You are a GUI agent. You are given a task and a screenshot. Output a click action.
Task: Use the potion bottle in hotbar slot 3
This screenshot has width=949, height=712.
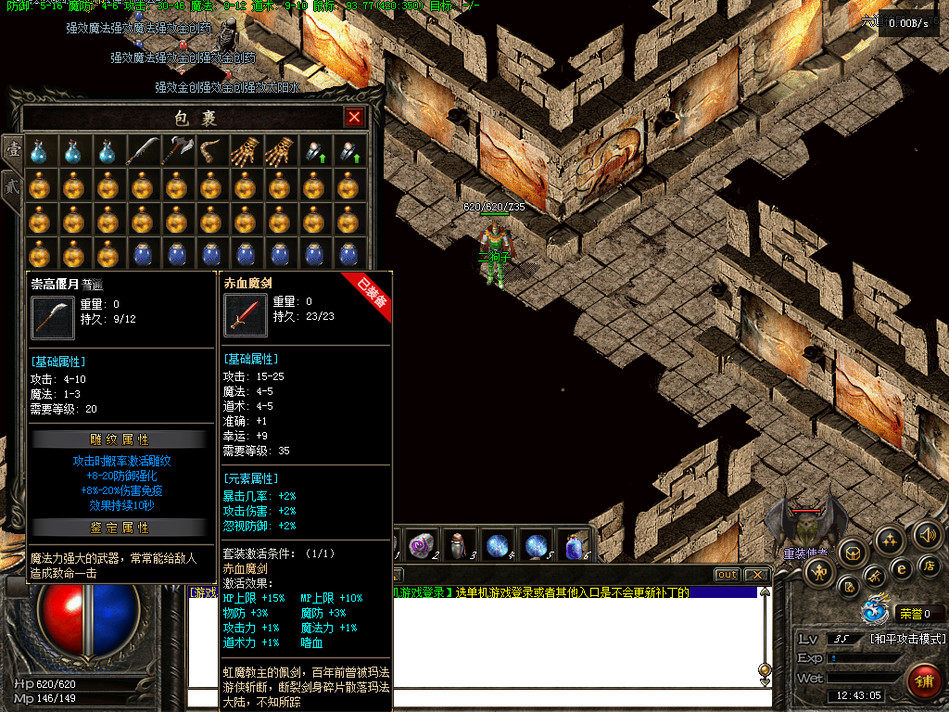(x=457, y=545)
